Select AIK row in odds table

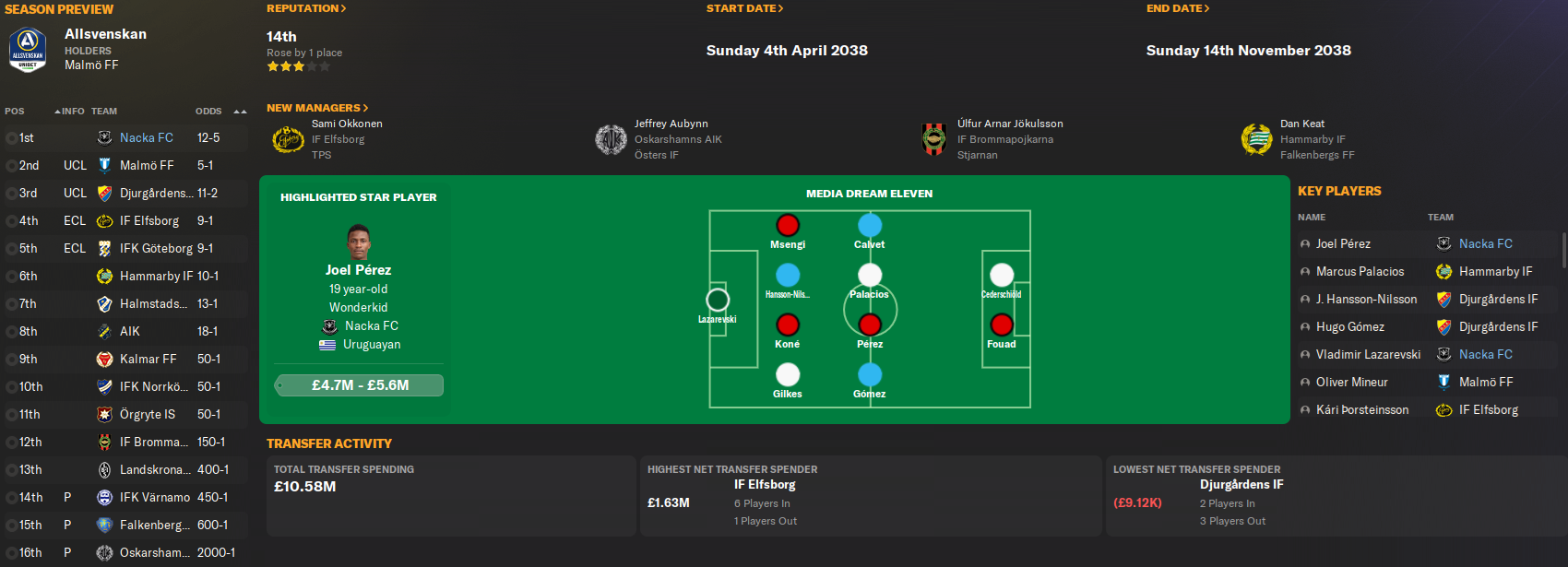(x=130, y=331)
